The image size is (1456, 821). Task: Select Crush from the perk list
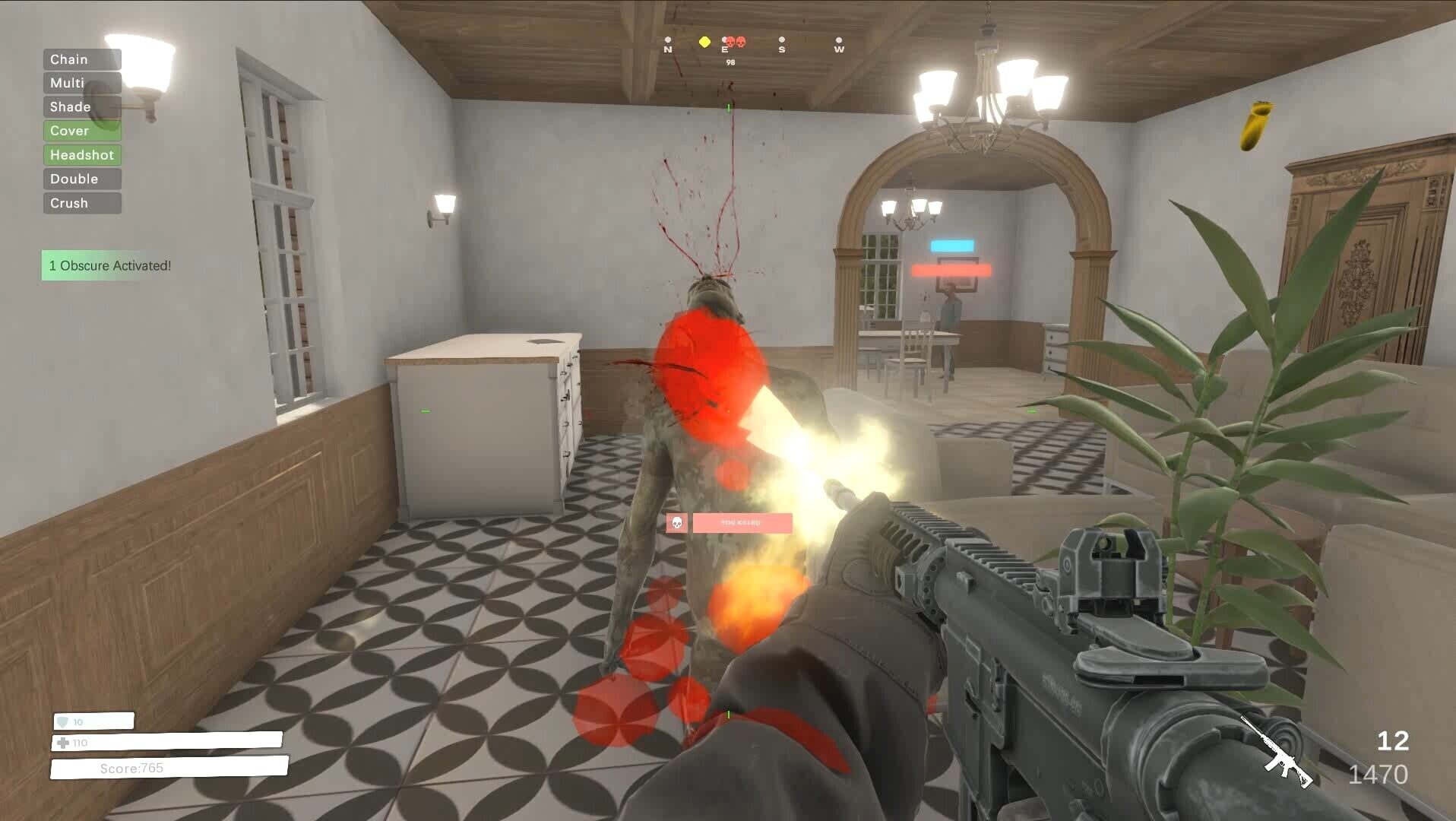click(x=81, y=203)
